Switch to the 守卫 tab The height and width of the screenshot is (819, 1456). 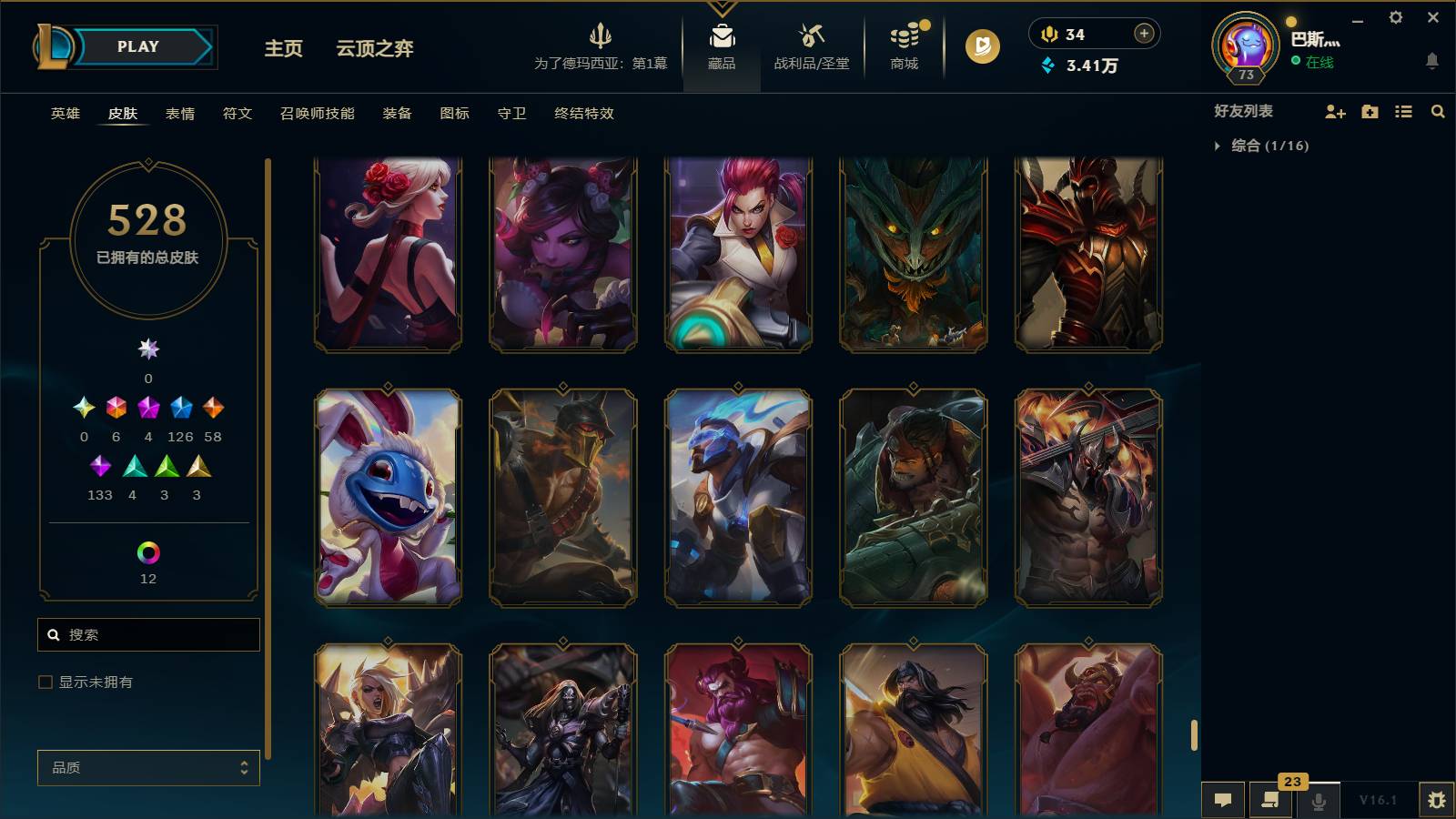511,114
